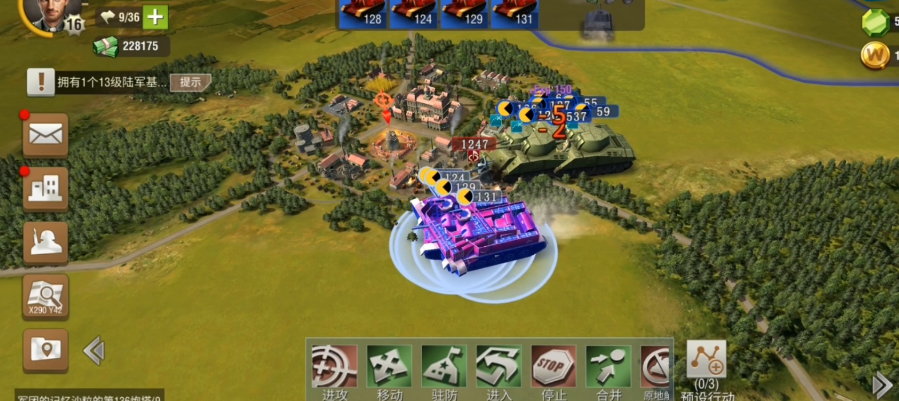Choose the 合并 merge command
Screen dimensions: 899x401
pyautogui.click(x=608, y=370)
